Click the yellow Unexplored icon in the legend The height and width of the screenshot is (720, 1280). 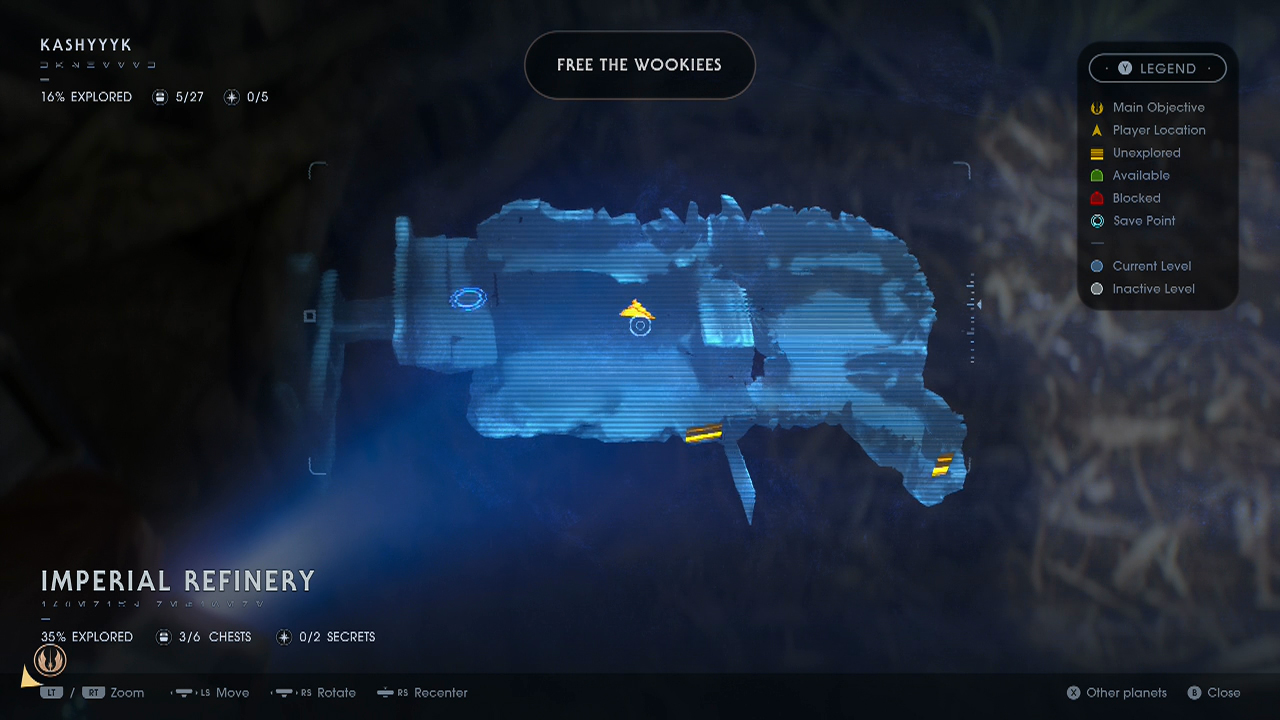click(x=1096, y=153)
